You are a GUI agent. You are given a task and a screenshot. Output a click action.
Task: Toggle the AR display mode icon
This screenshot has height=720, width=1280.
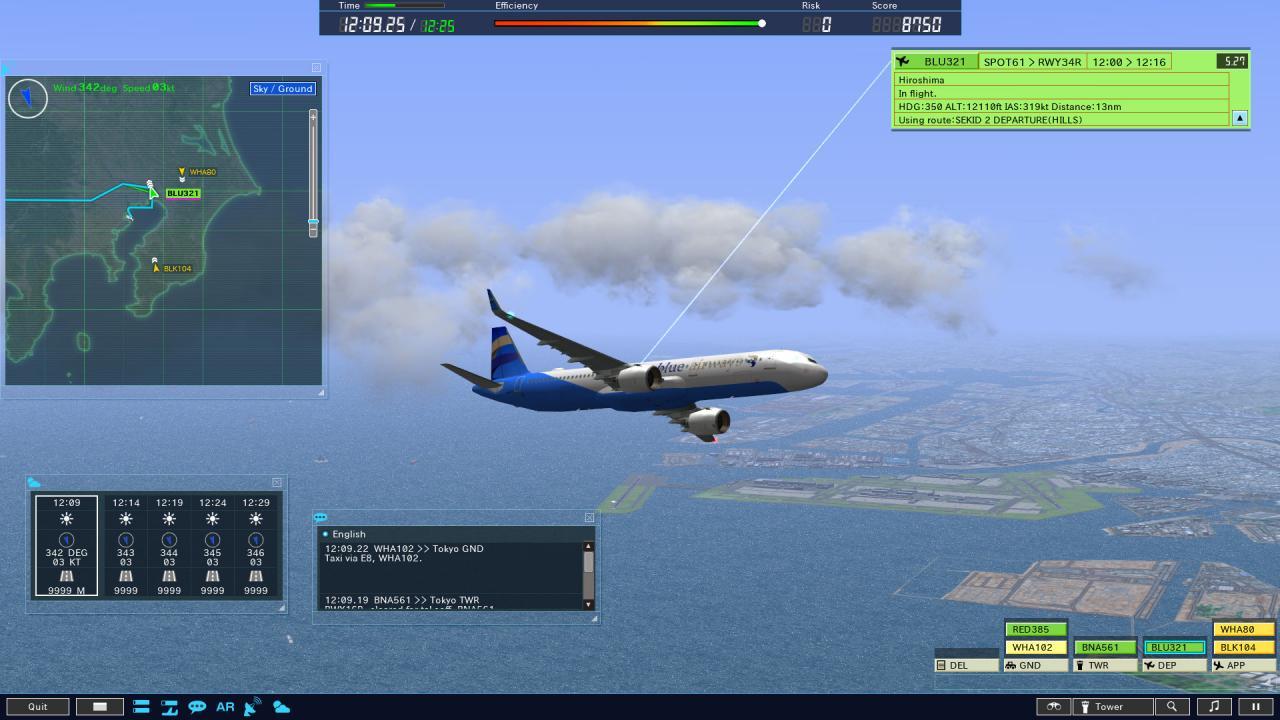pyautogui.click(x=224, y=707)
